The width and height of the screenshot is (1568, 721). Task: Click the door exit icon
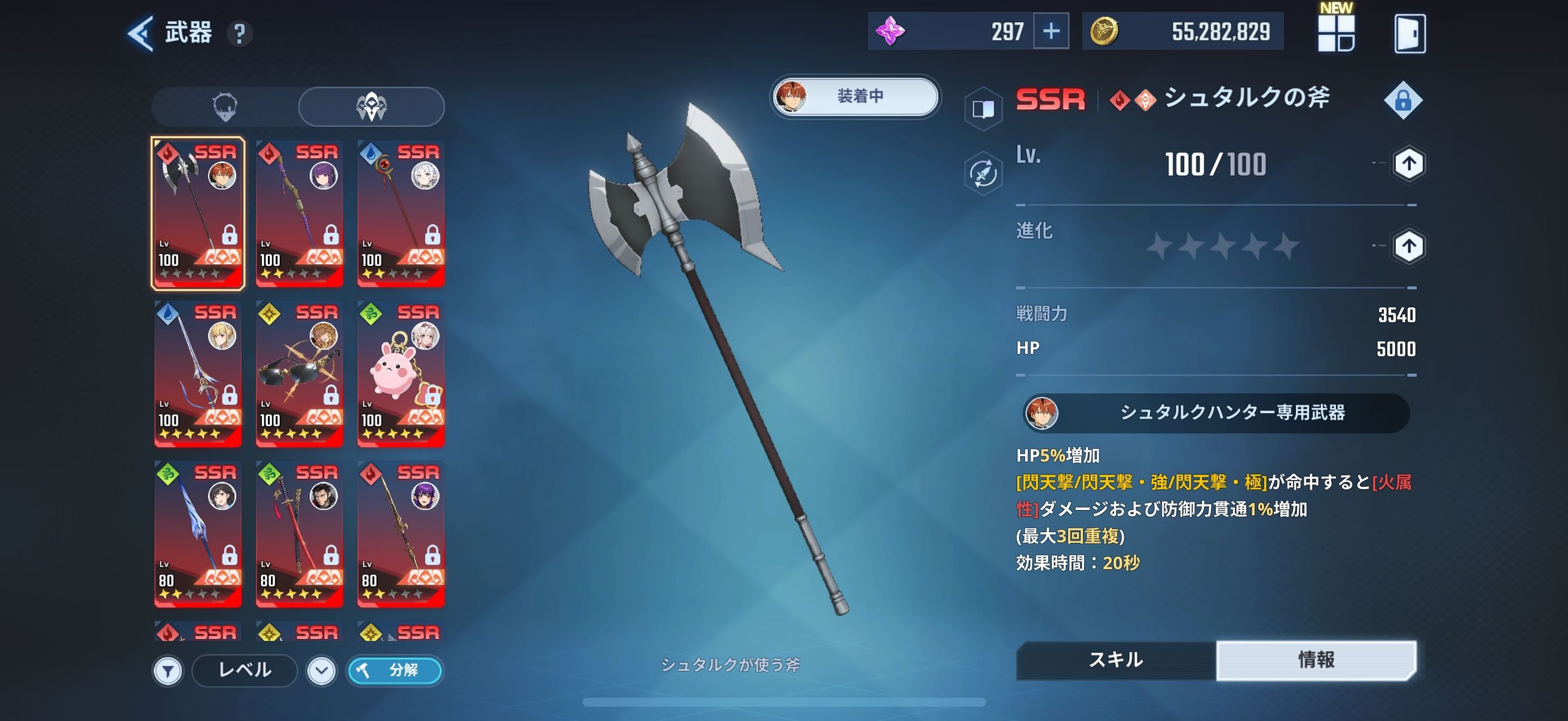(1409, 33)
